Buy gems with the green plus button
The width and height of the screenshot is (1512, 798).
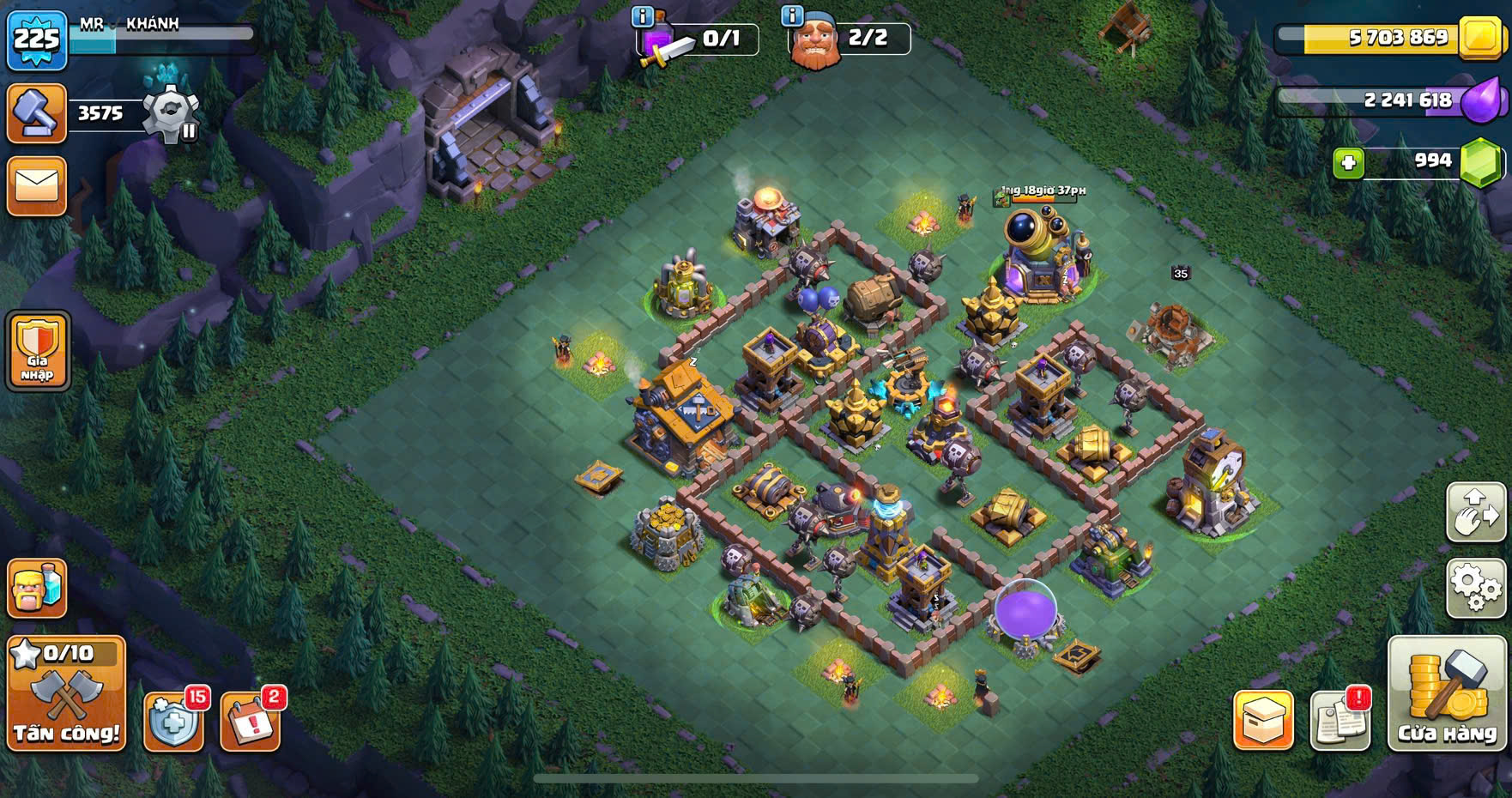click(1349, 162)
